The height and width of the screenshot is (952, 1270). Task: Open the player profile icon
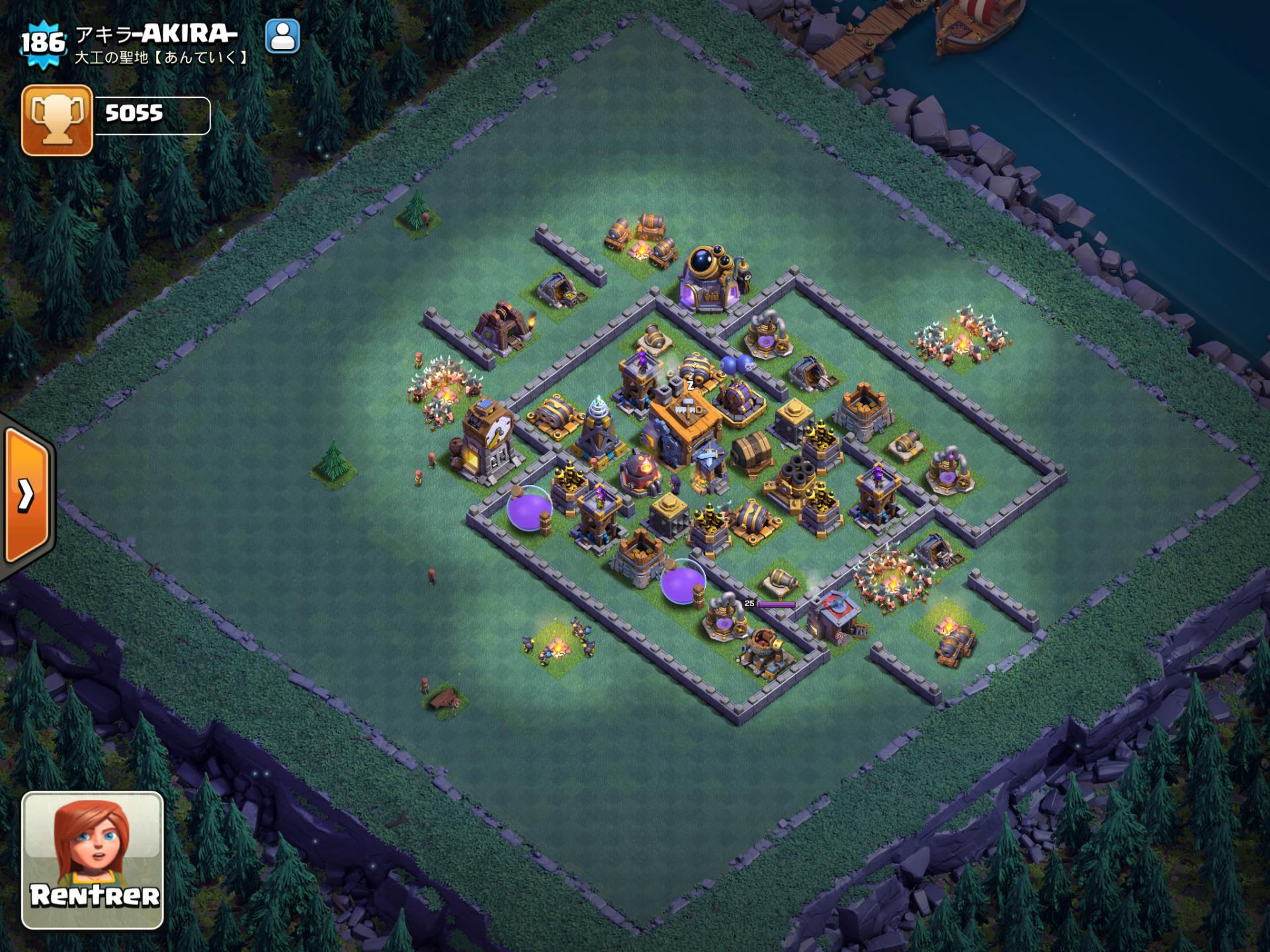click(x=282, y=36)
